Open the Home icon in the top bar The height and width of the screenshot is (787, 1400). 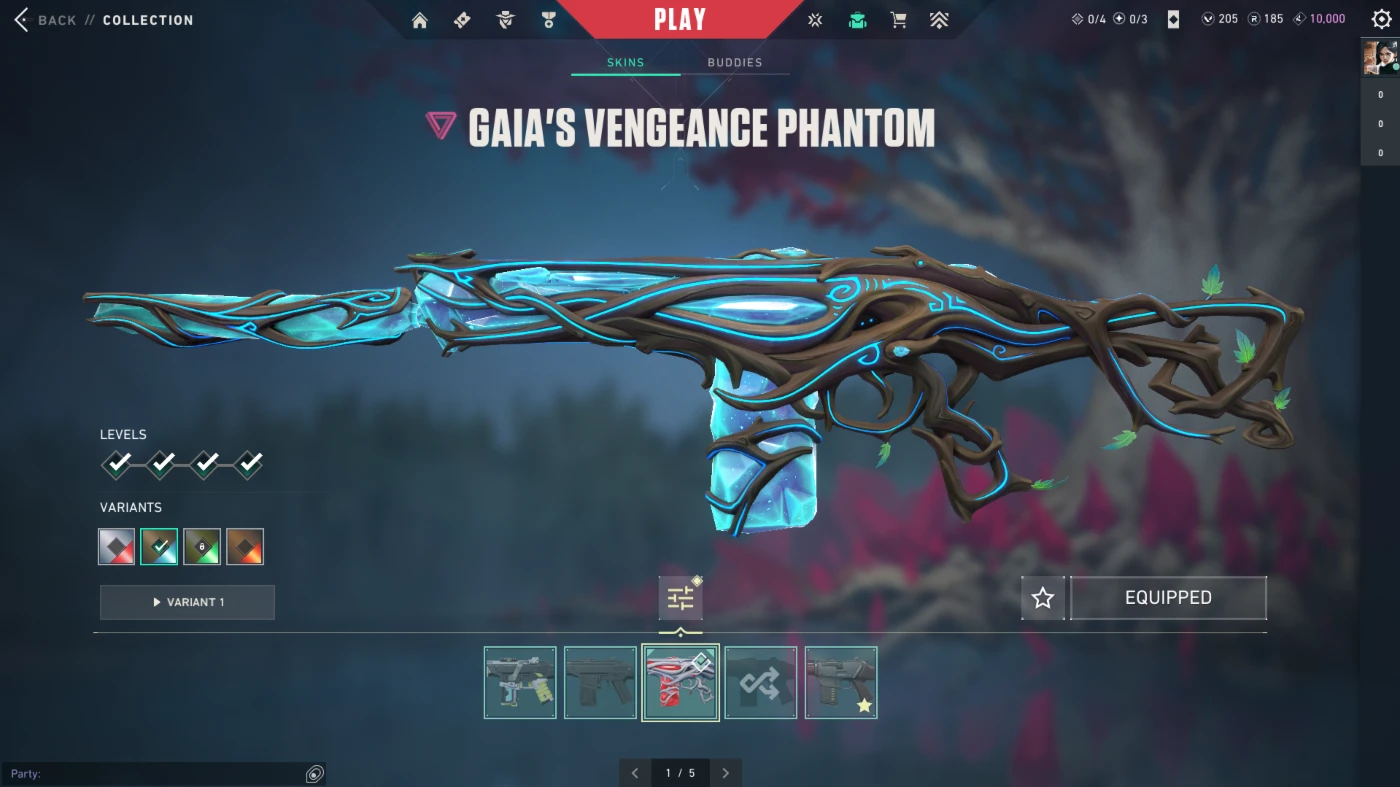(x=420, y=20)
